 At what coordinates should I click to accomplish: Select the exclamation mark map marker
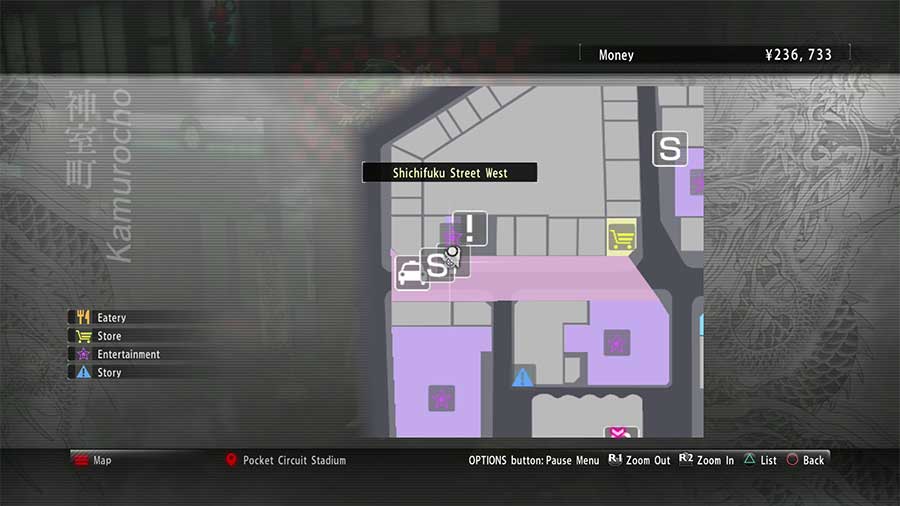(x=470, y=228)
